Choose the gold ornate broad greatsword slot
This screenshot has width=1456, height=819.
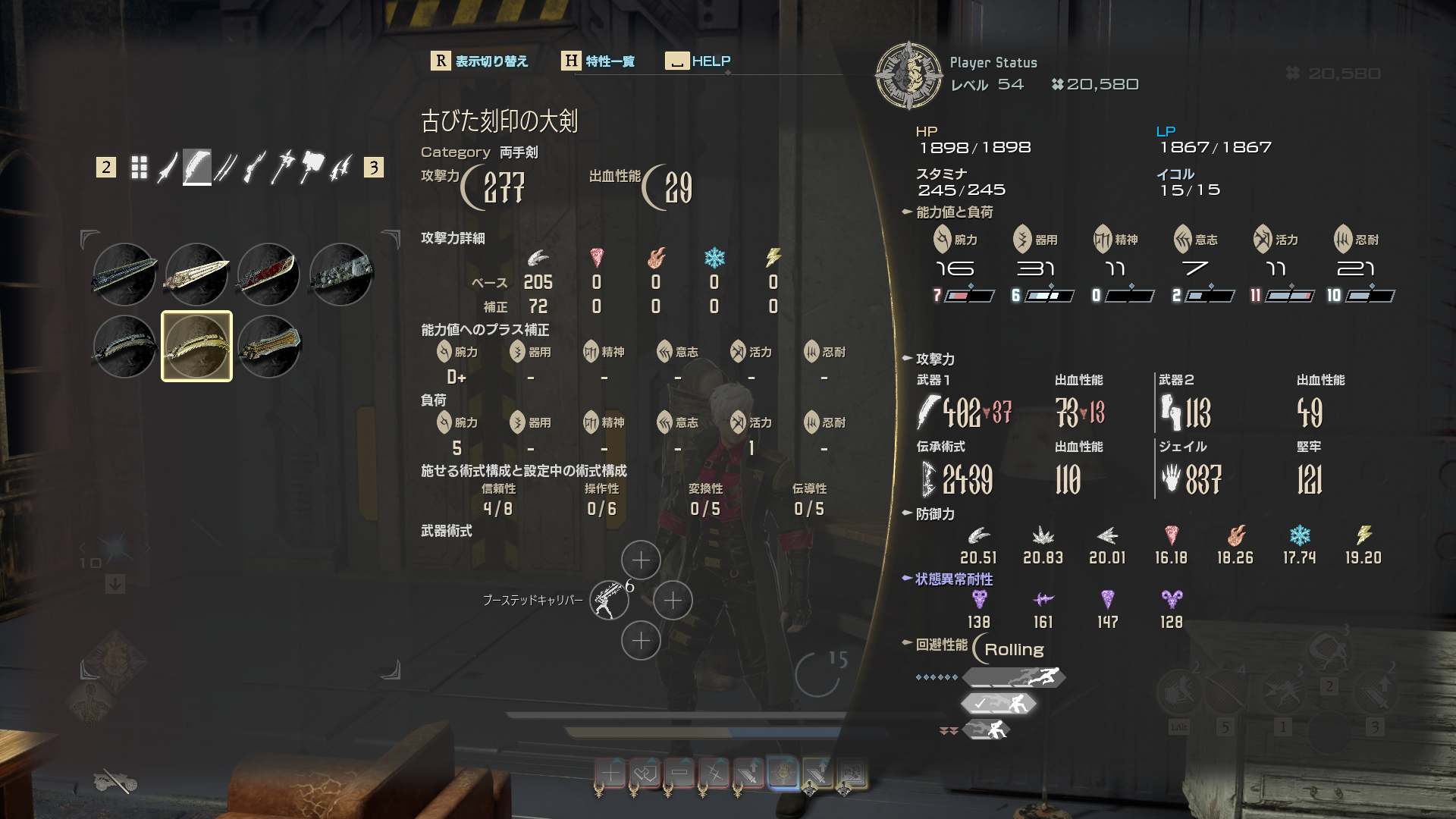tap(268, 347)
